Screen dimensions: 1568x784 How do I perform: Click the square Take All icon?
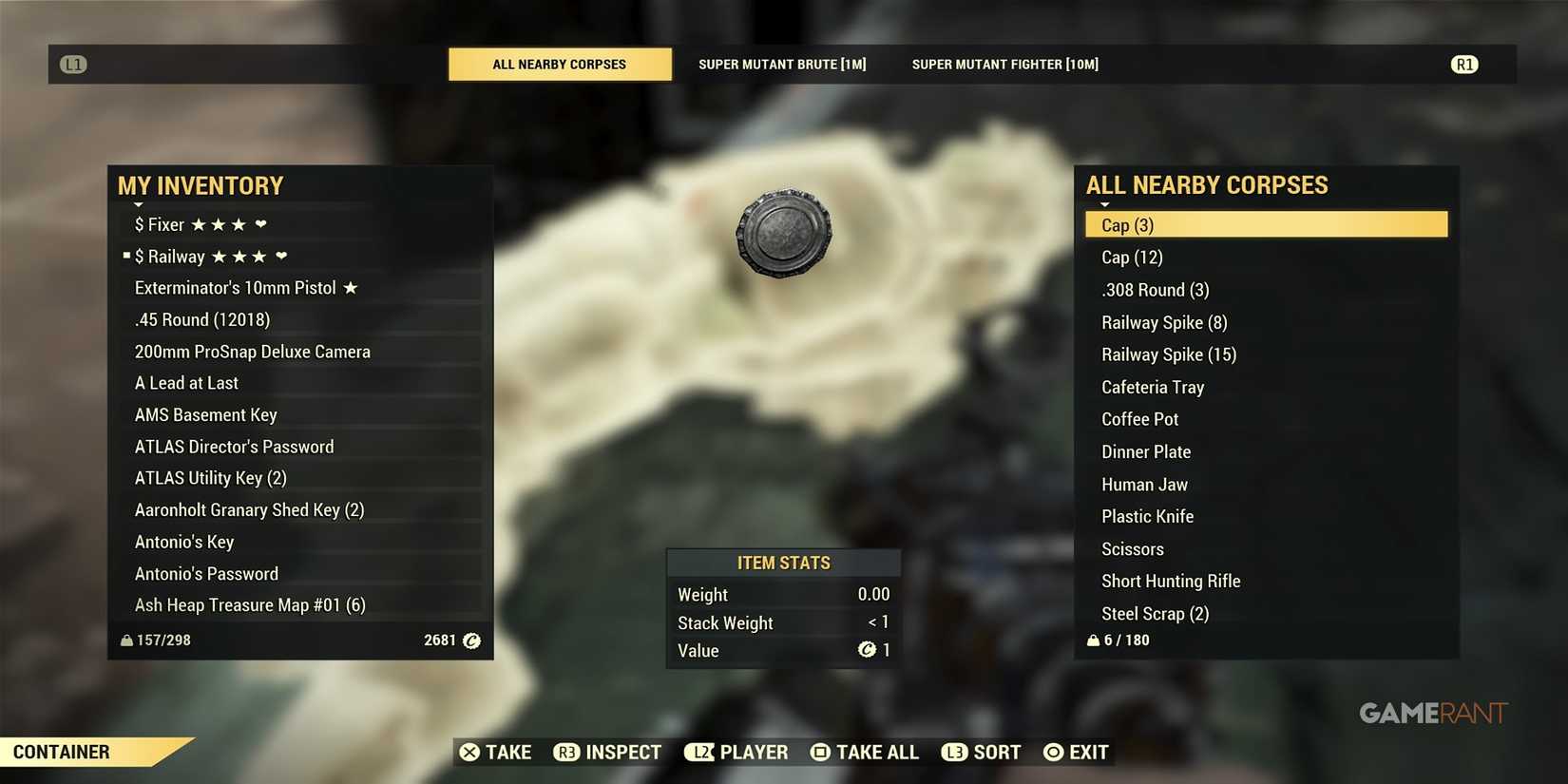pyautogui.click(x=819, y=752)
